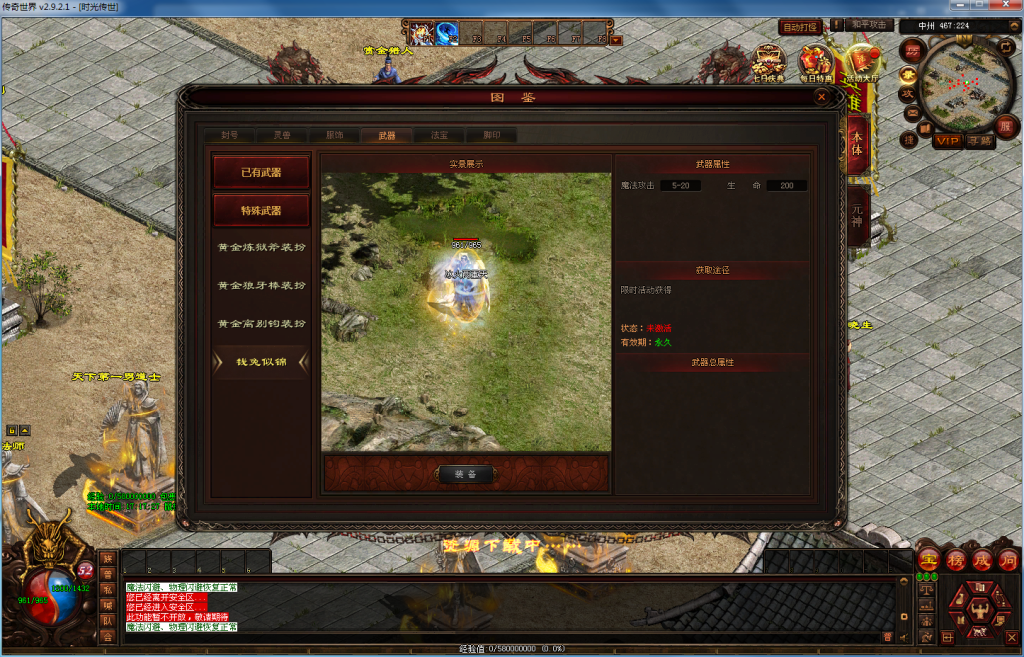Image resolution: width=1024 pixels, height=657 pixels.
Task: Select the 服饰 tab
Action: [x=334, y=135]
